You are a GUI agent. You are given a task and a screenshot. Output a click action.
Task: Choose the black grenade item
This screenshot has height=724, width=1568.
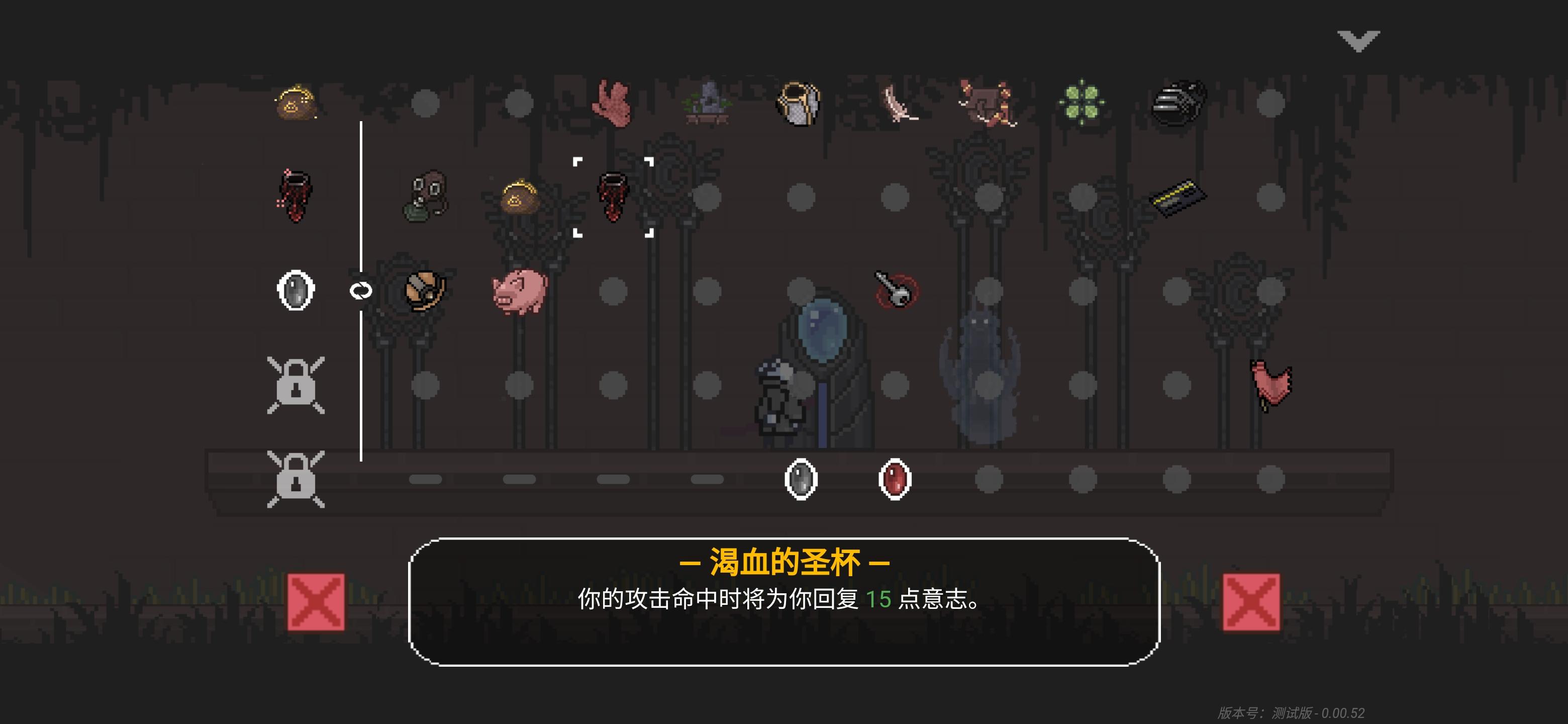pos(1178,101)
